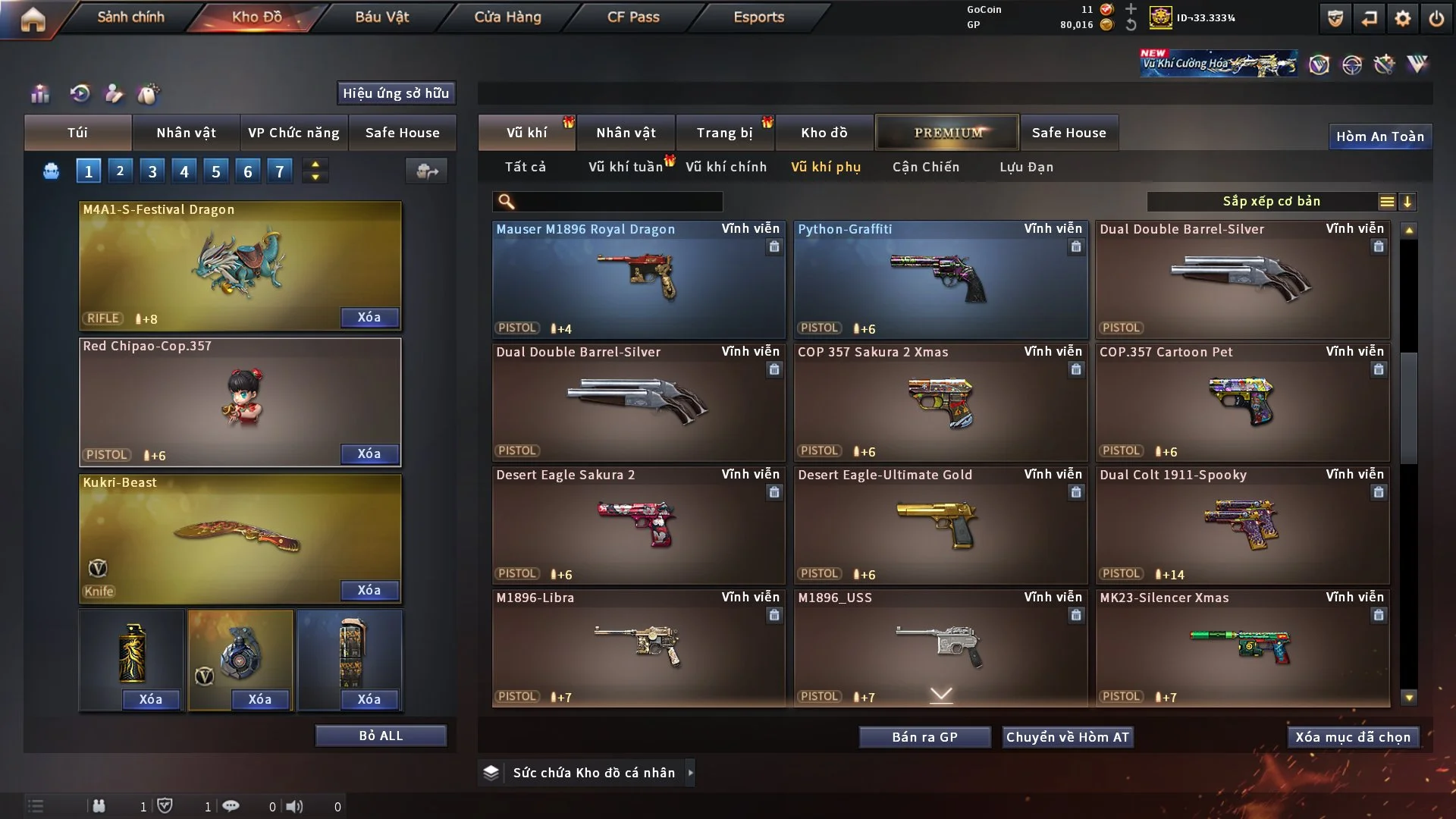Open settings with the gear icon
The width and height of the screenshot is (1456, 819).
pos(1403,18)
